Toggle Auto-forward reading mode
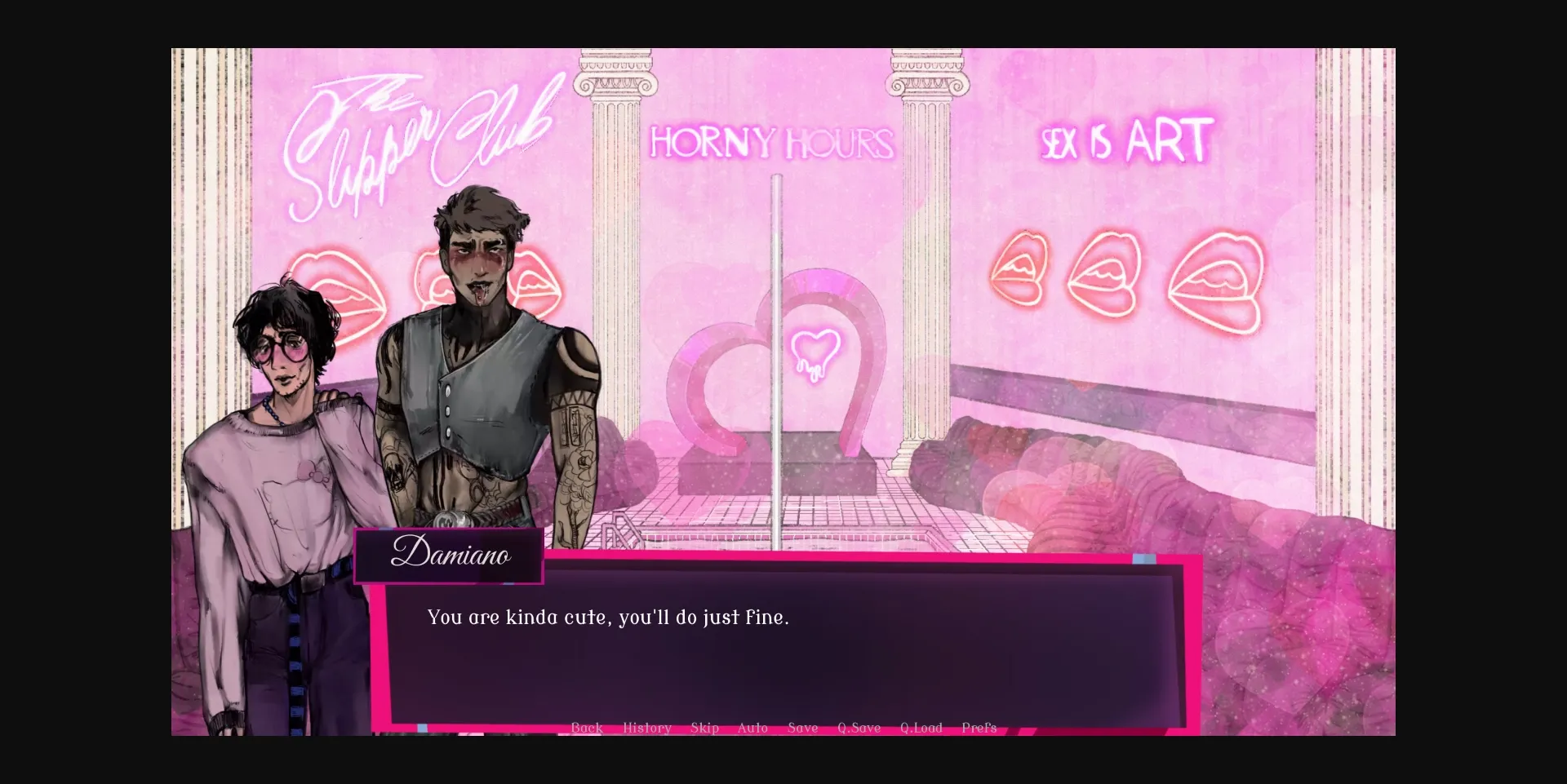This screenshot has height=784, width=1567. click(752, 727)
